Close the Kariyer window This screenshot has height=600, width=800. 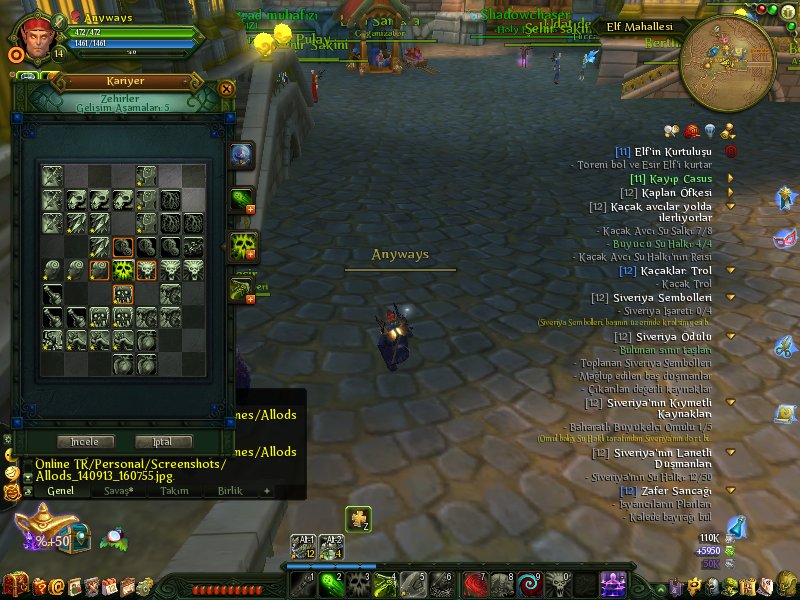click(x=227, y=88)
